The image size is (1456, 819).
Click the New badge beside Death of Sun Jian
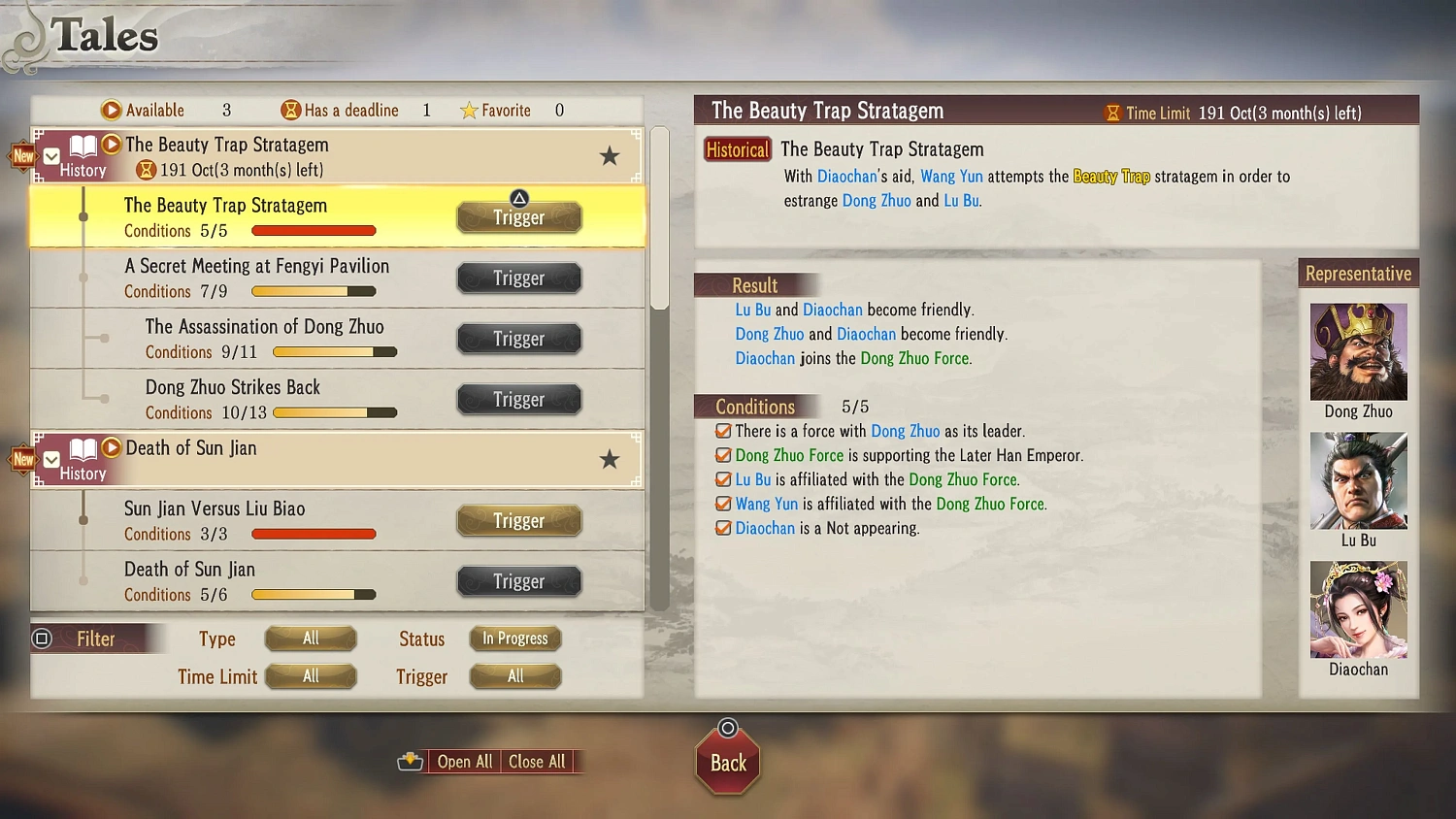21,459
